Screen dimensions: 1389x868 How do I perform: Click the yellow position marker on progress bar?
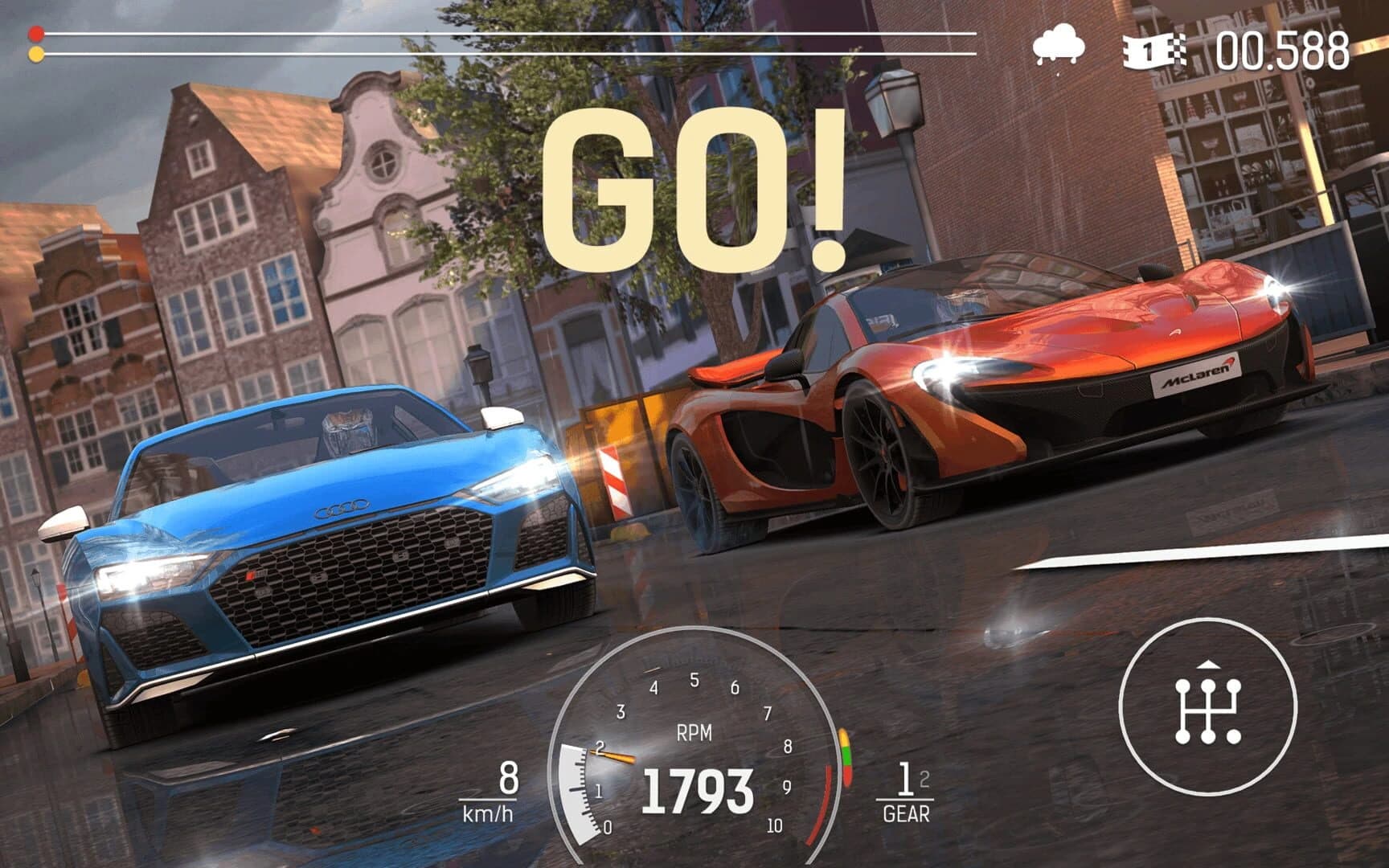(x=35, y=54)
